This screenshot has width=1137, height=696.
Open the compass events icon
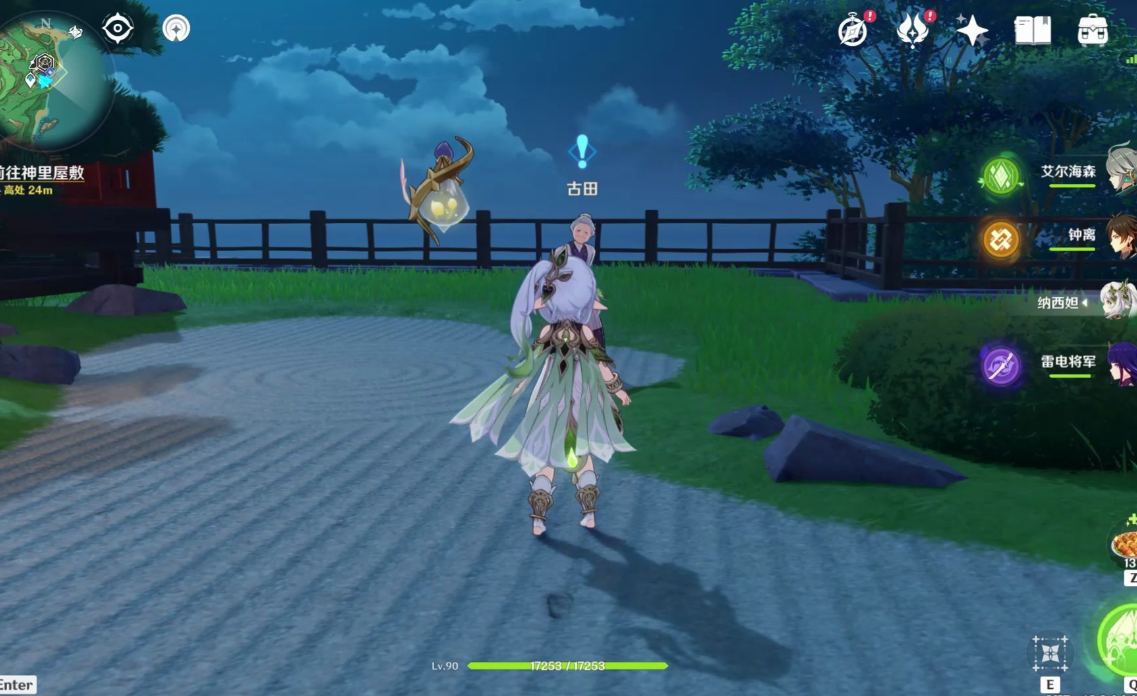click(x=853, y=31)
